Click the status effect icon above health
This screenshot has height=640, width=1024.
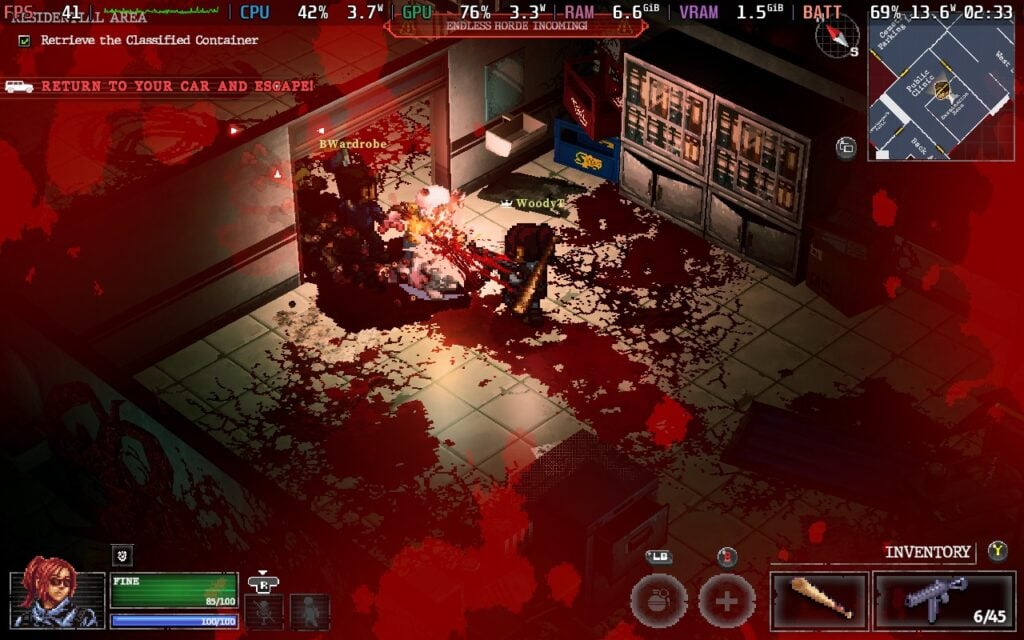click(x=121, y=556)
